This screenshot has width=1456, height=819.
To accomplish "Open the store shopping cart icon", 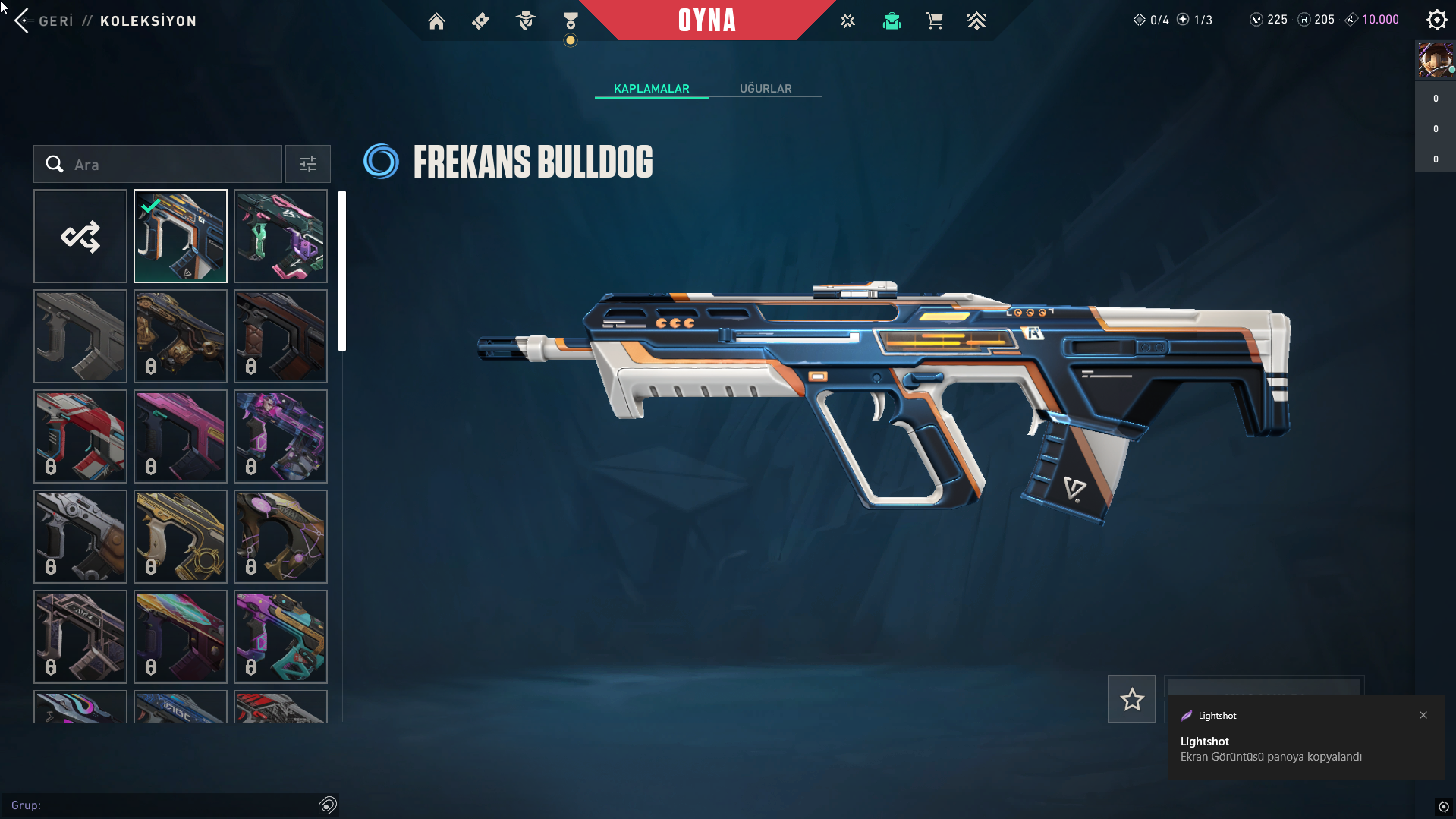I will (x=934, y=21).
